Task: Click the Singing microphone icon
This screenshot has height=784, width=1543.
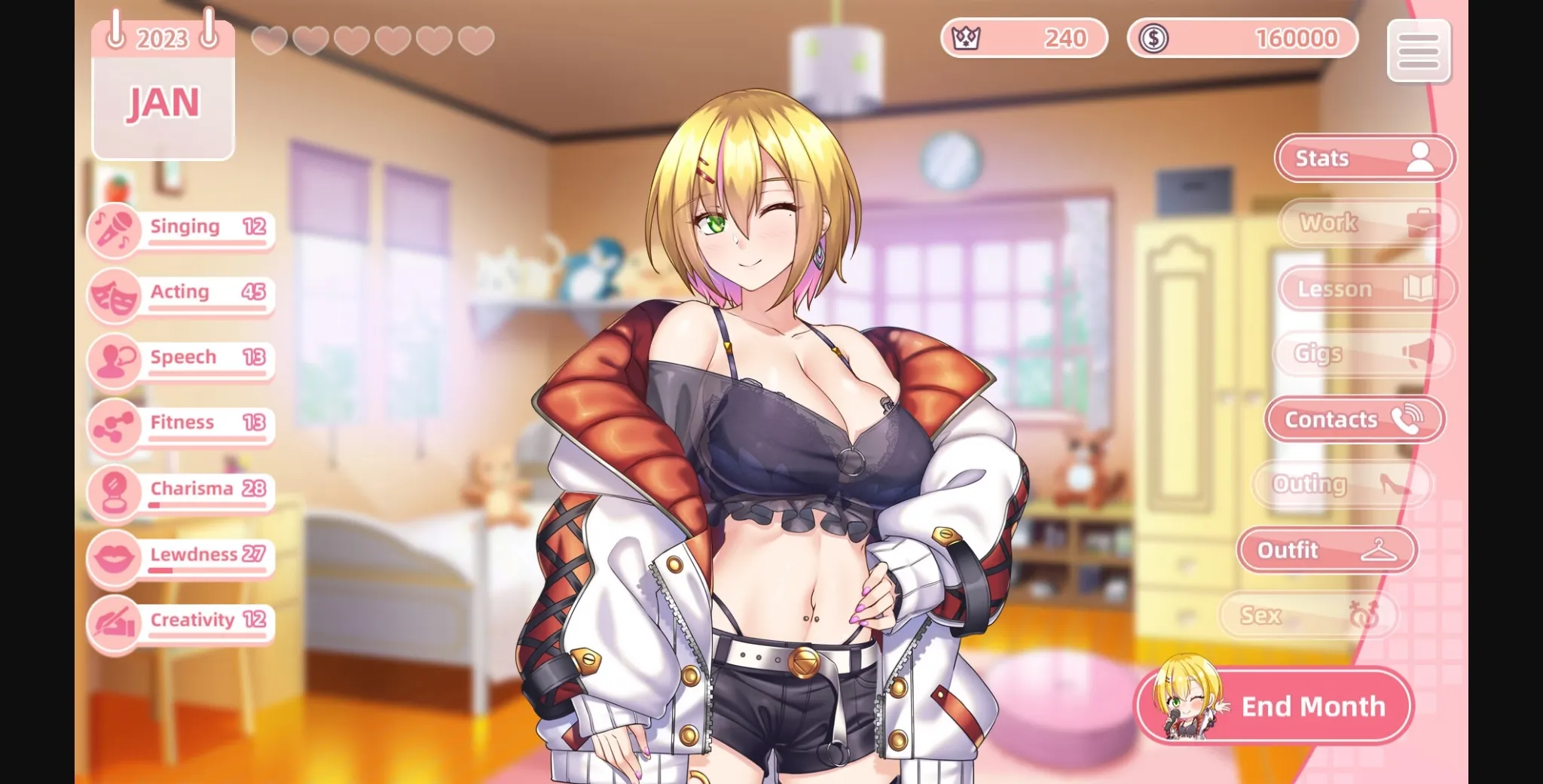Action: [x=115, y=228]
